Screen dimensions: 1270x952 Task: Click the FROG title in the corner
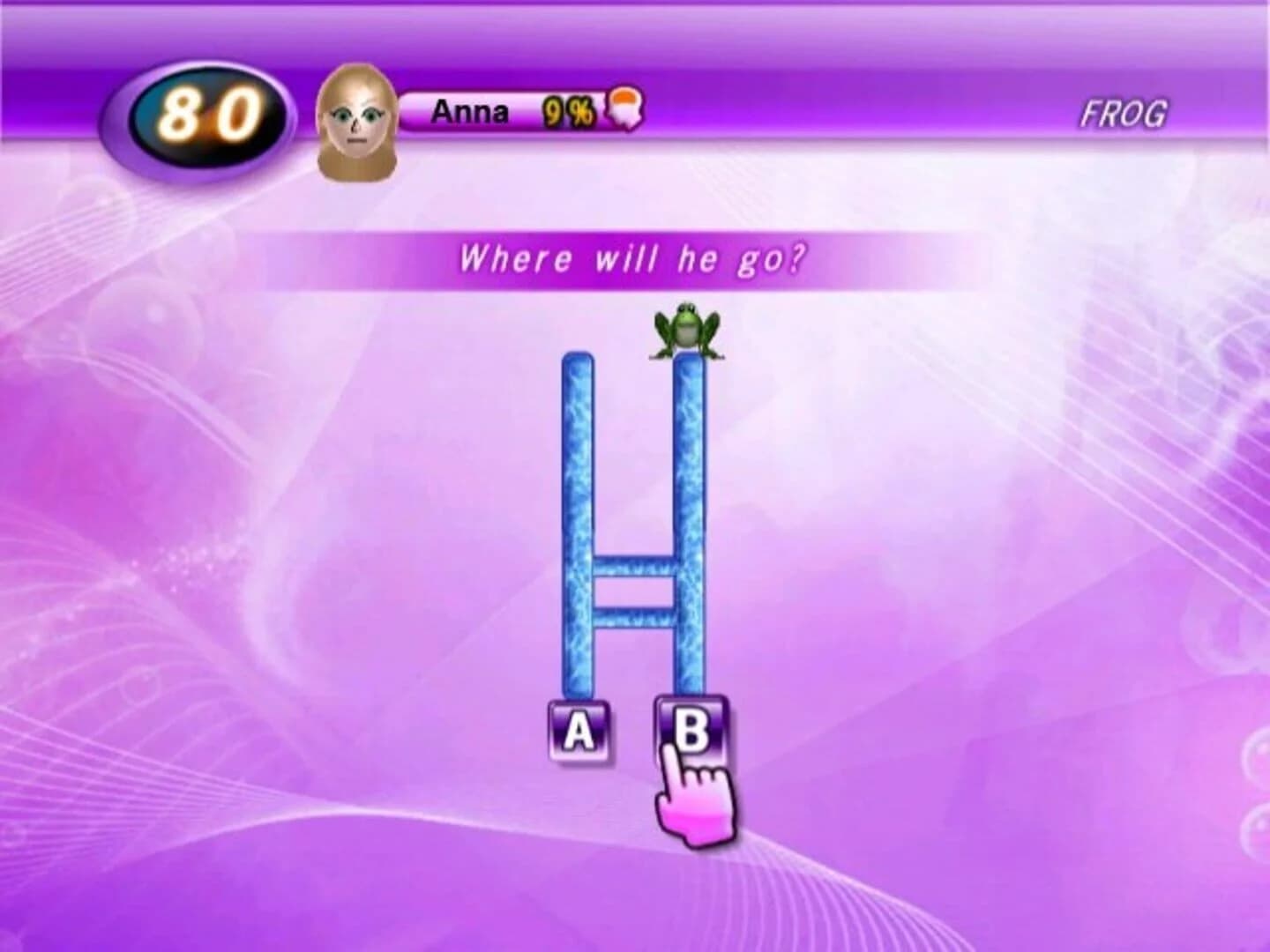tap(1124, 114)
